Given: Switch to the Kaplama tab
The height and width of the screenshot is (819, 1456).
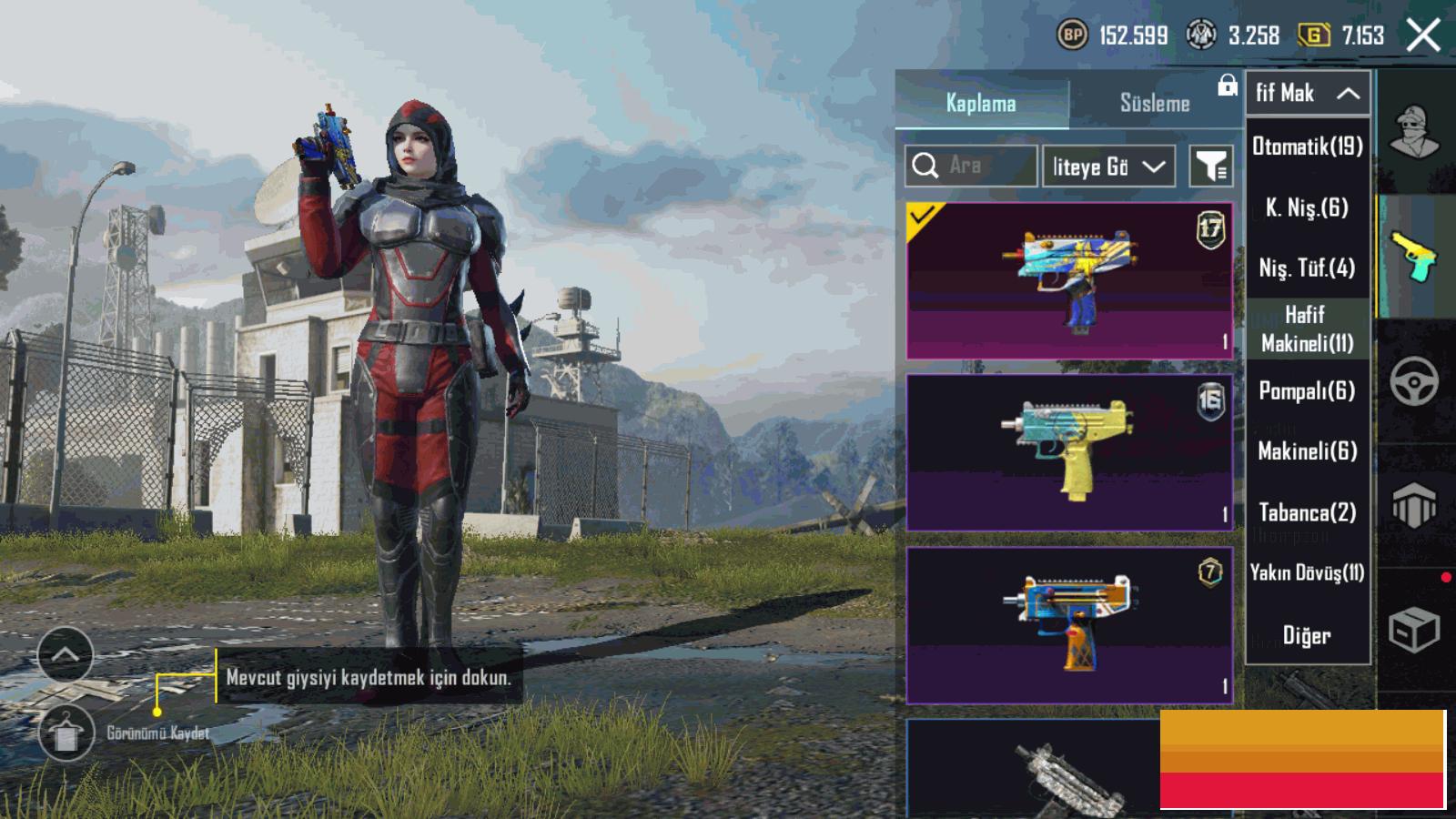Looking at the screenshot, I should pos(981,103).
